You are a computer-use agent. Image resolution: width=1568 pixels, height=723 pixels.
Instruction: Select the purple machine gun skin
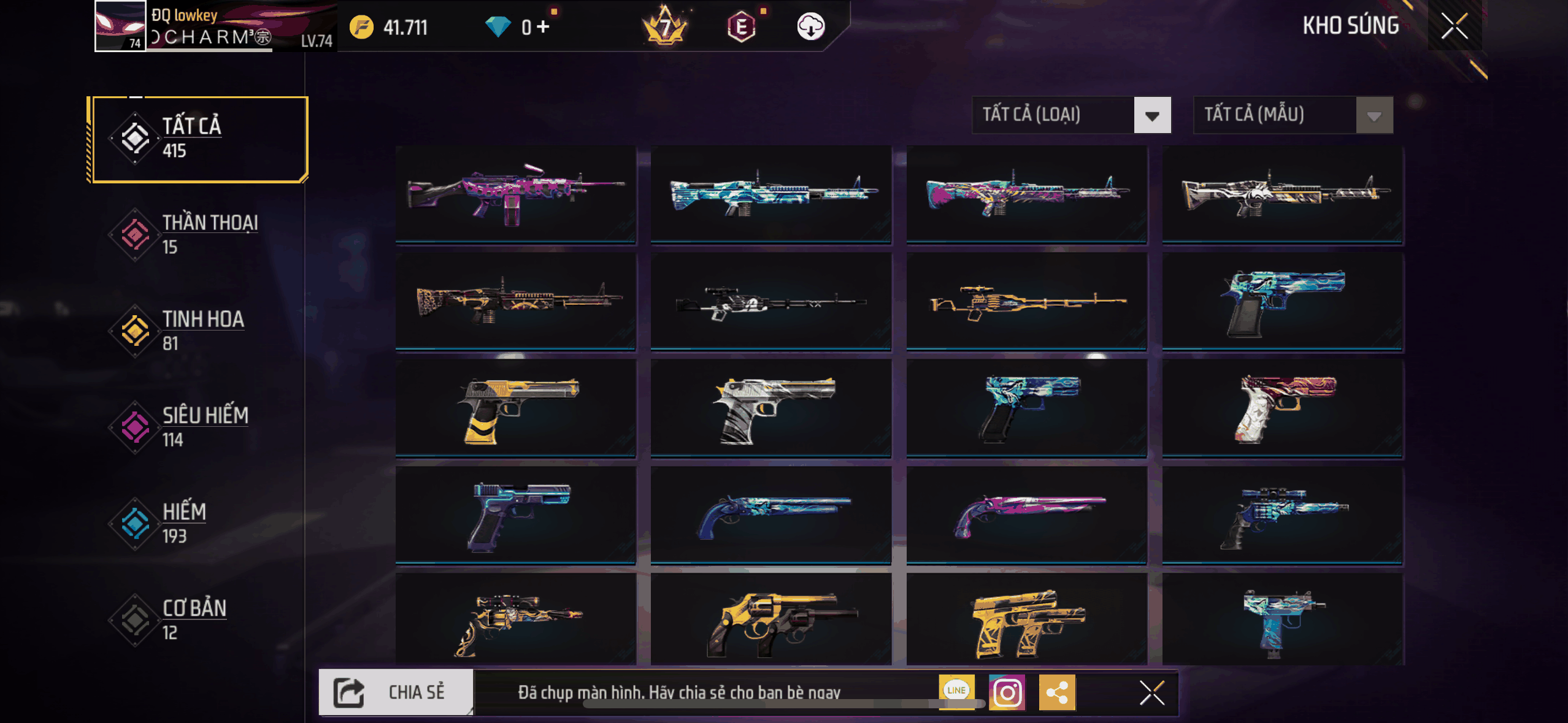[515, 194]
